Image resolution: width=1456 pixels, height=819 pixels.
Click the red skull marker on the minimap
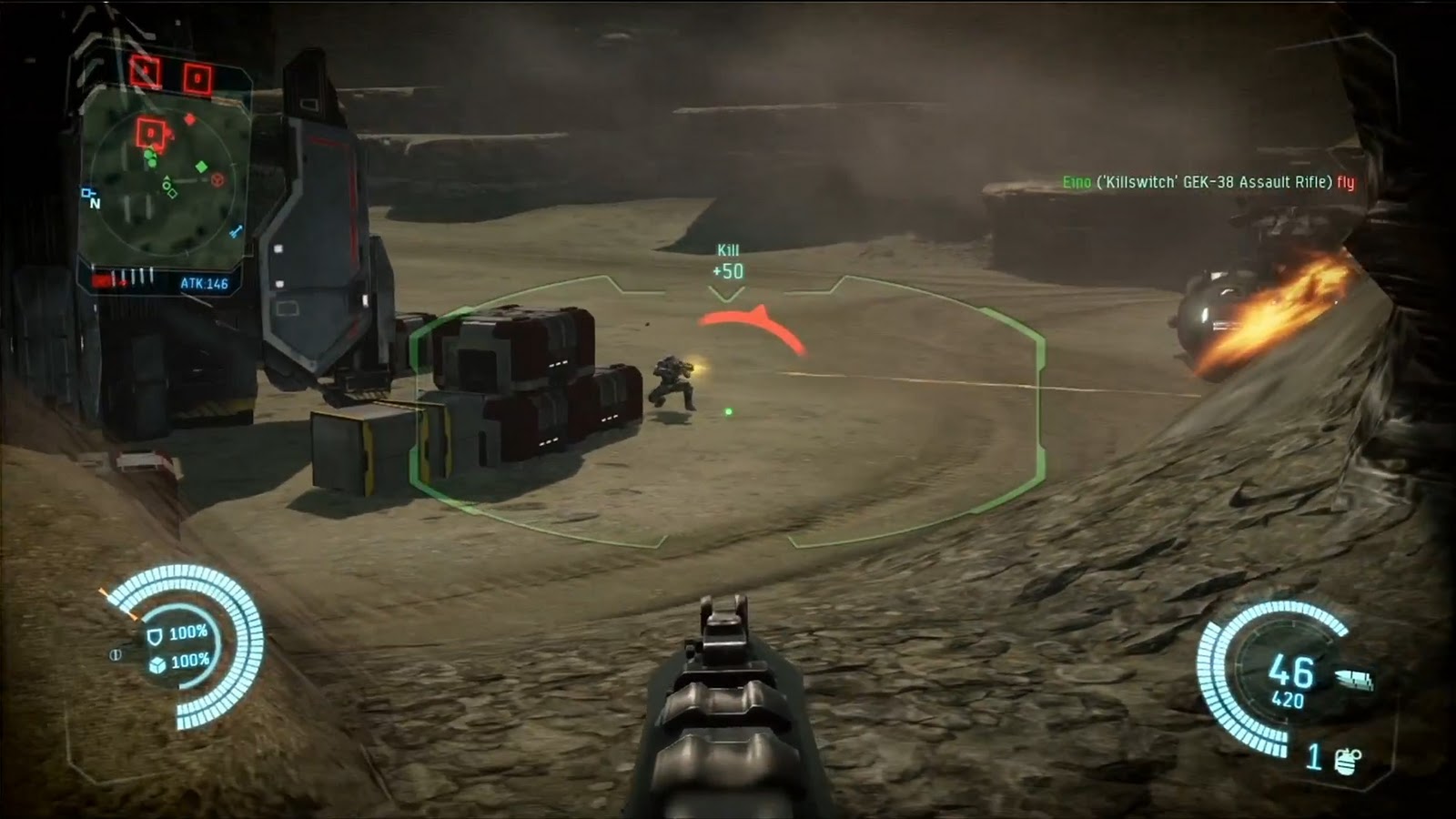216,178
